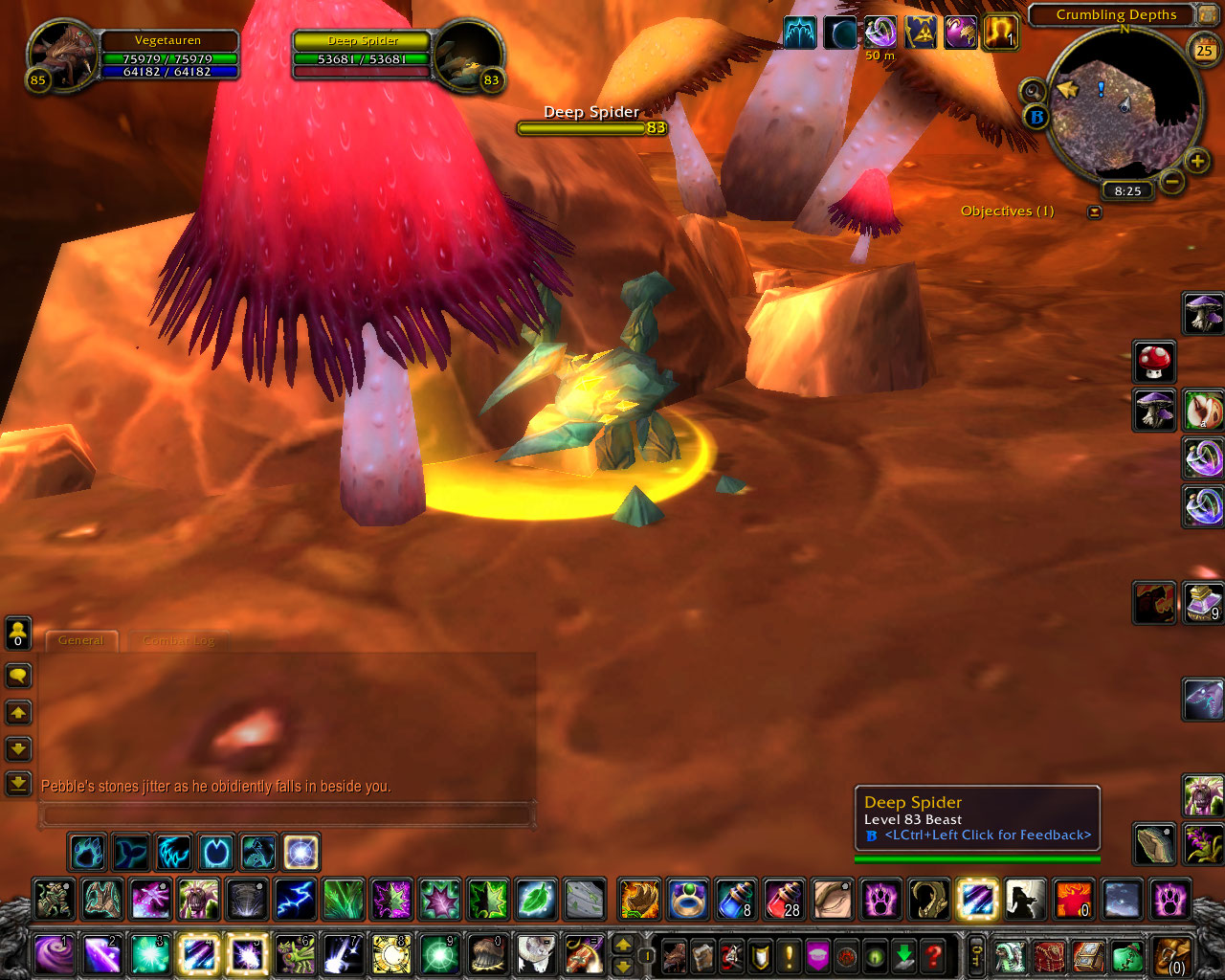Click the green health bar in the Deep Spider tooltip
The image size is (1225, 980).
click(977, 857)
